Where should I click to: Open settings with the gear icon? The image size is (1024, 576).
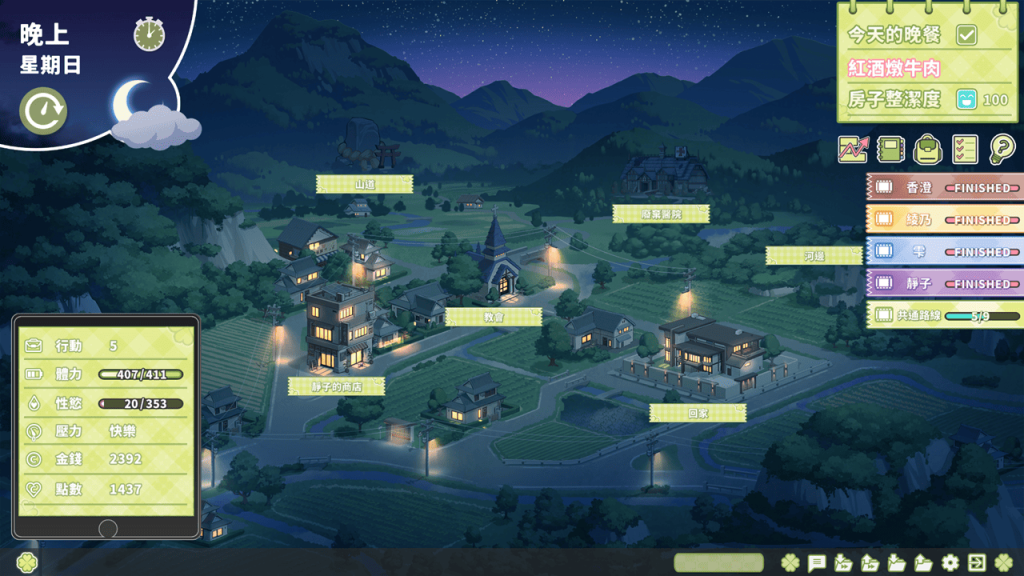950,563
